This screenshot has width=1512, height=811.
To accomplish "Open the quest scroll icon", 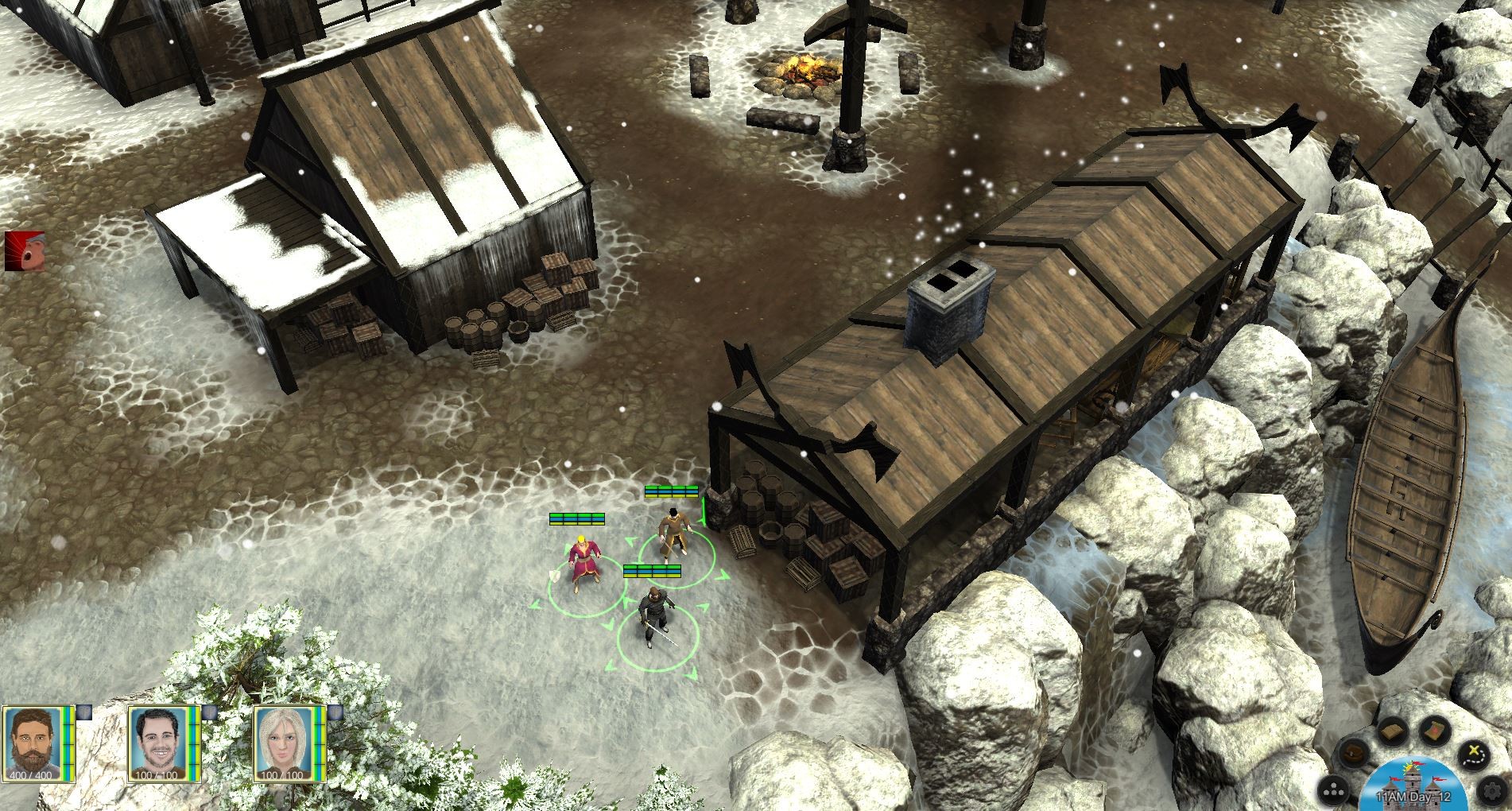I will [x=1434, y=731].
